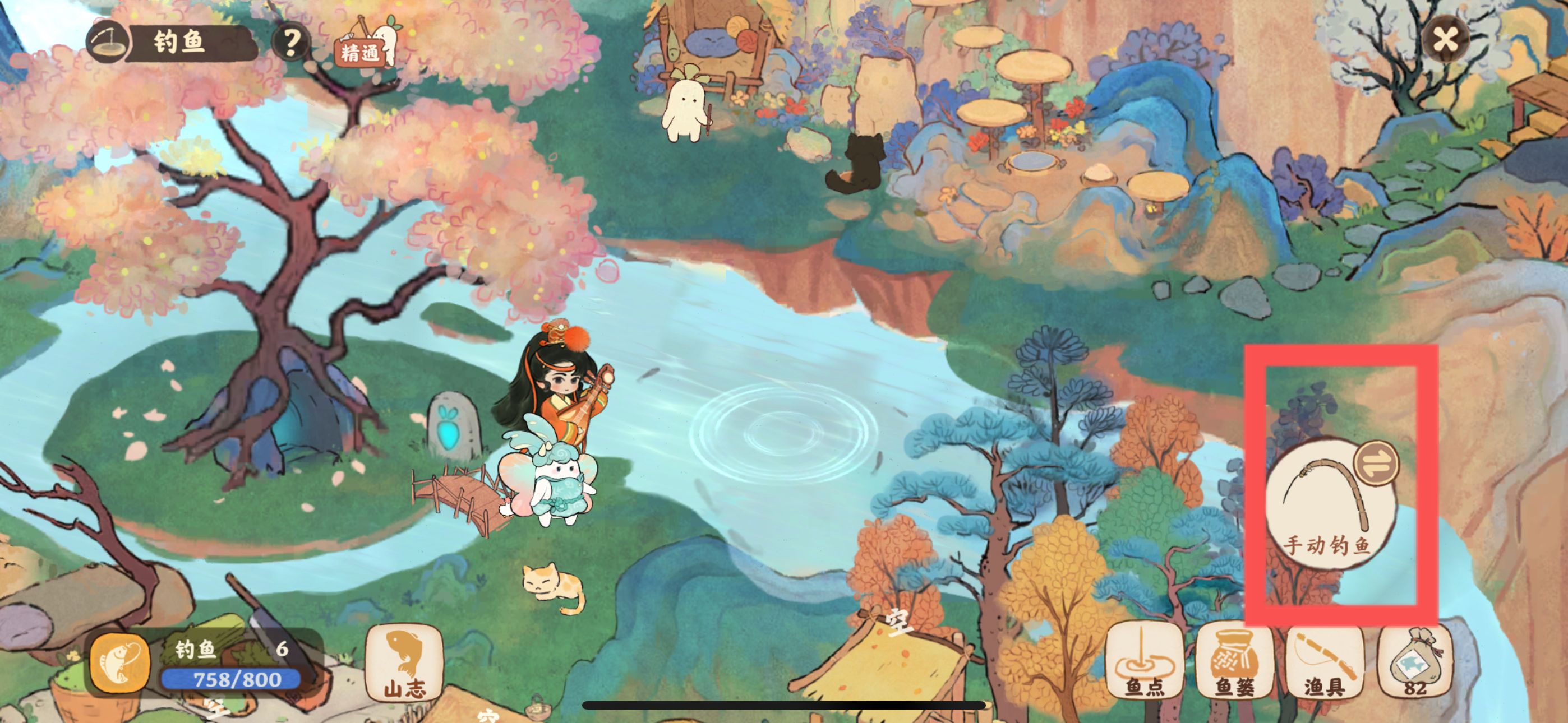Toggle the fishing mode swap arrows
The width and height of the screenshot is (1568, 723).
(x=1376, y=463)
